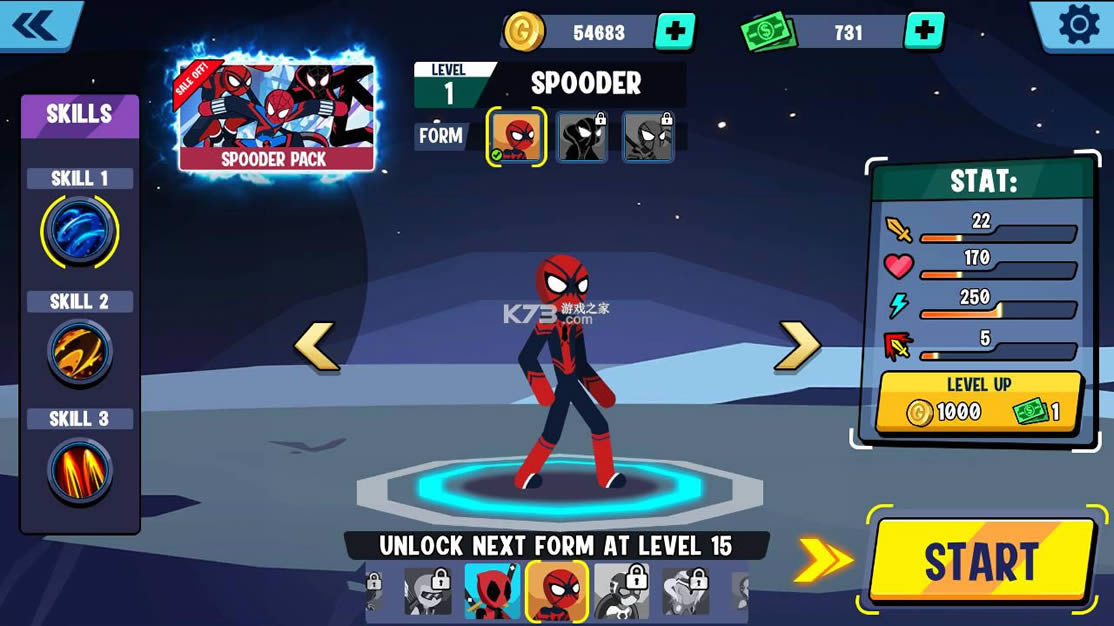Add more gold coins with plus button

tap(675, 32)
